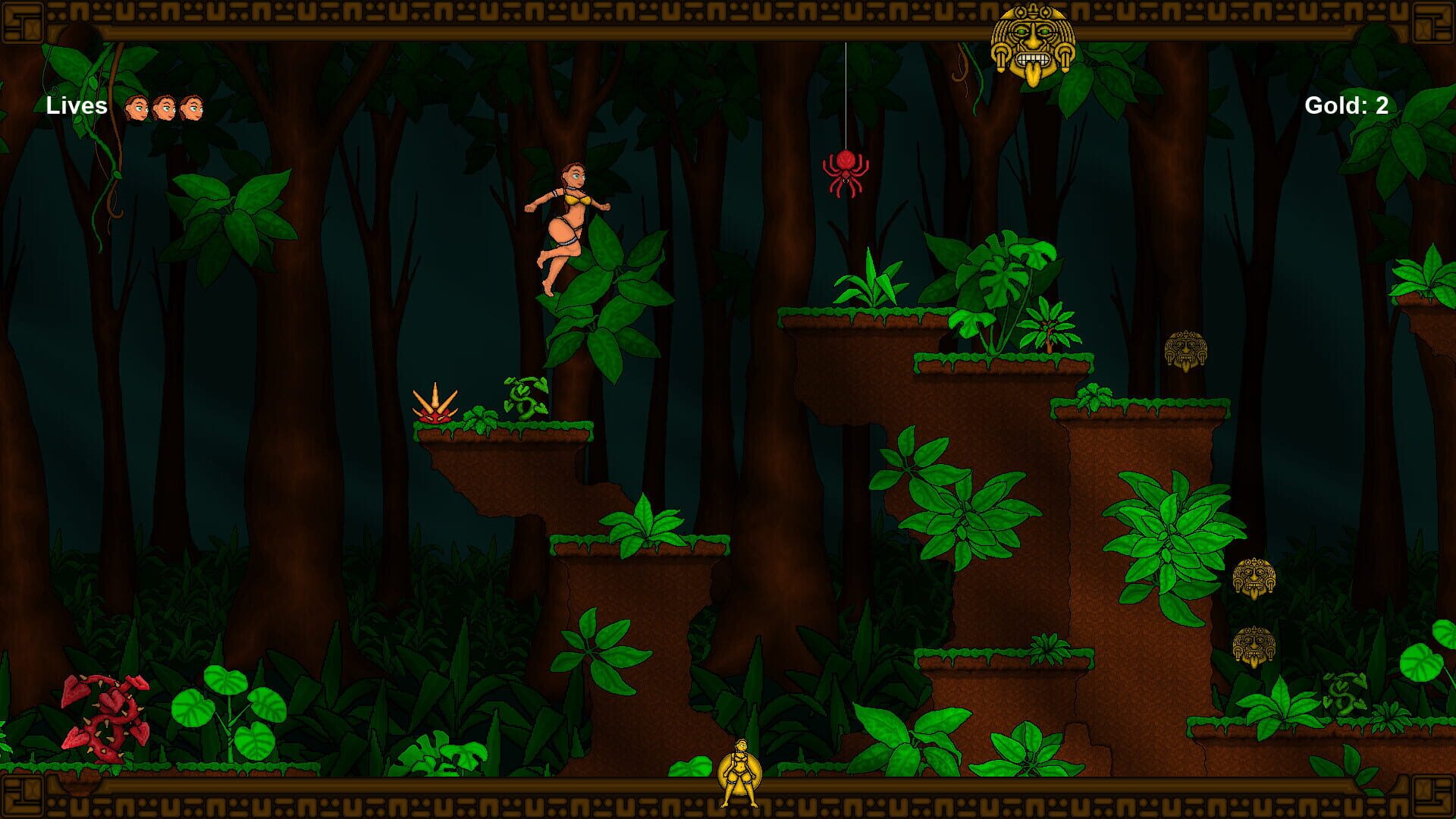The height and width of the screenshot is (819, 1456).
Task: Click the Lives label text
Action: tap(76, 106)
